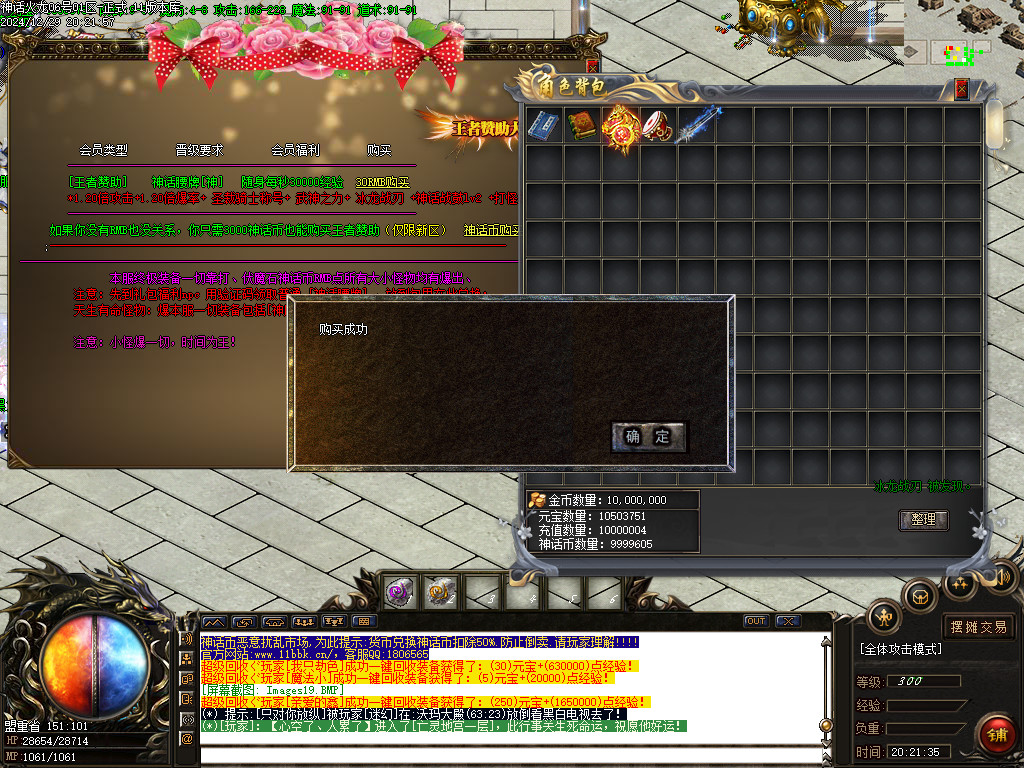Click the crossed swords button beside OUT
This screenshot has width=1024, height=768.
click(x=788, y=621)
